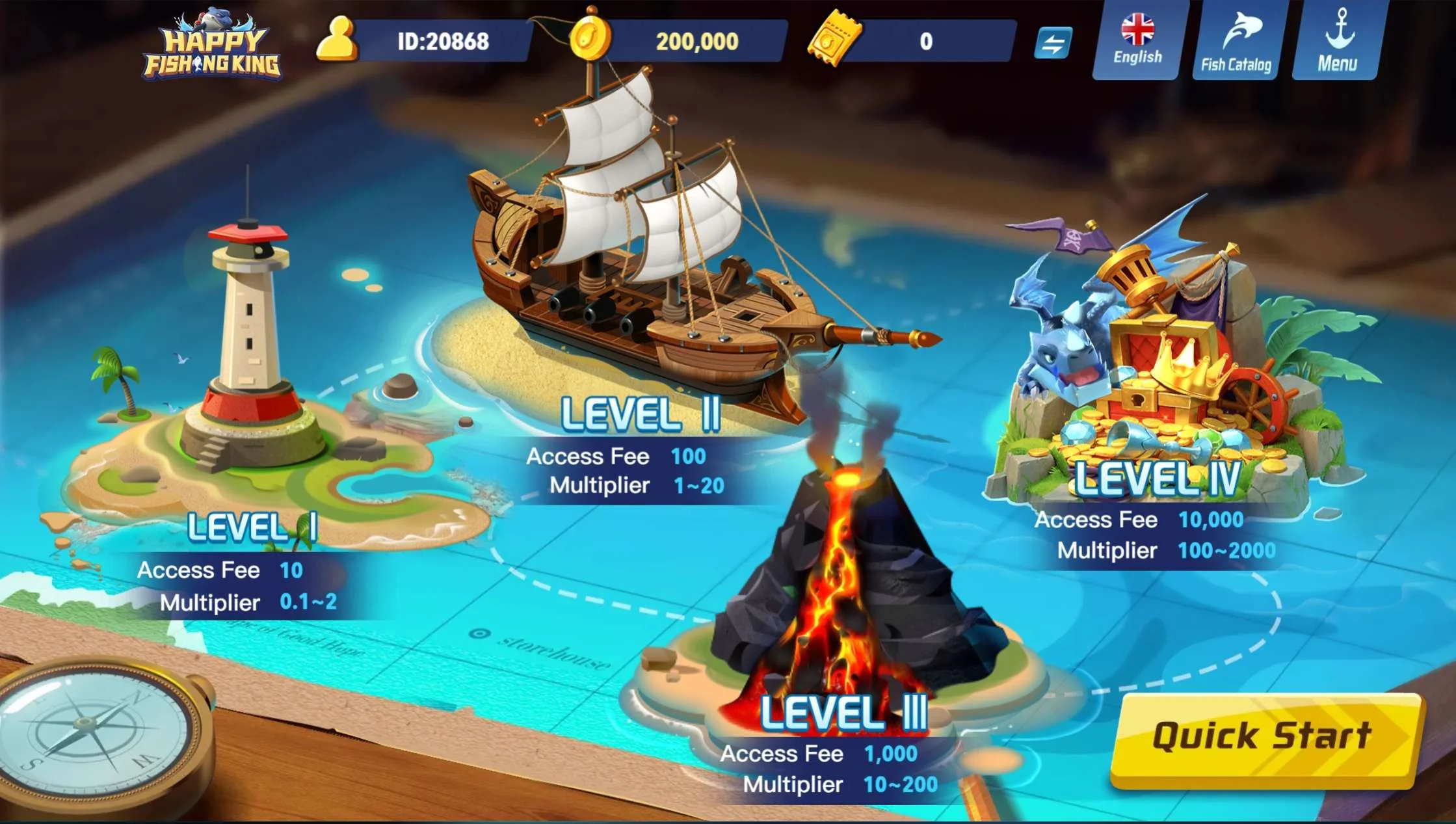Image resolution: width=1456 pixels, height=824 pixels.
Task: Click the blue swap arrows button
Action: pyautogui.click(x=1053, y=43)
